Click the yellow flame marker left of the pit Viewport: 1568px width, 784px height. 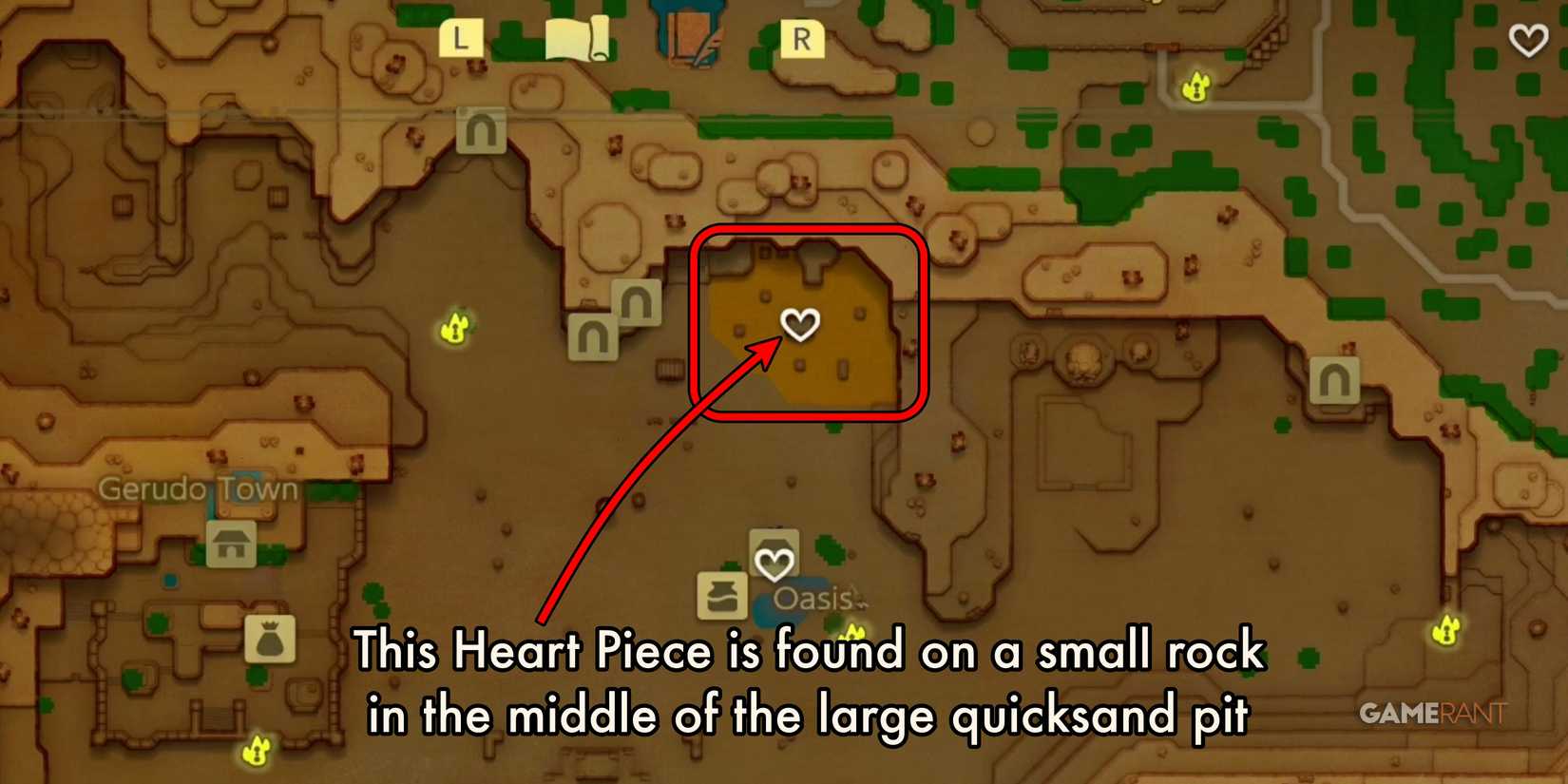pyautogui.click(x=453, y=326)
